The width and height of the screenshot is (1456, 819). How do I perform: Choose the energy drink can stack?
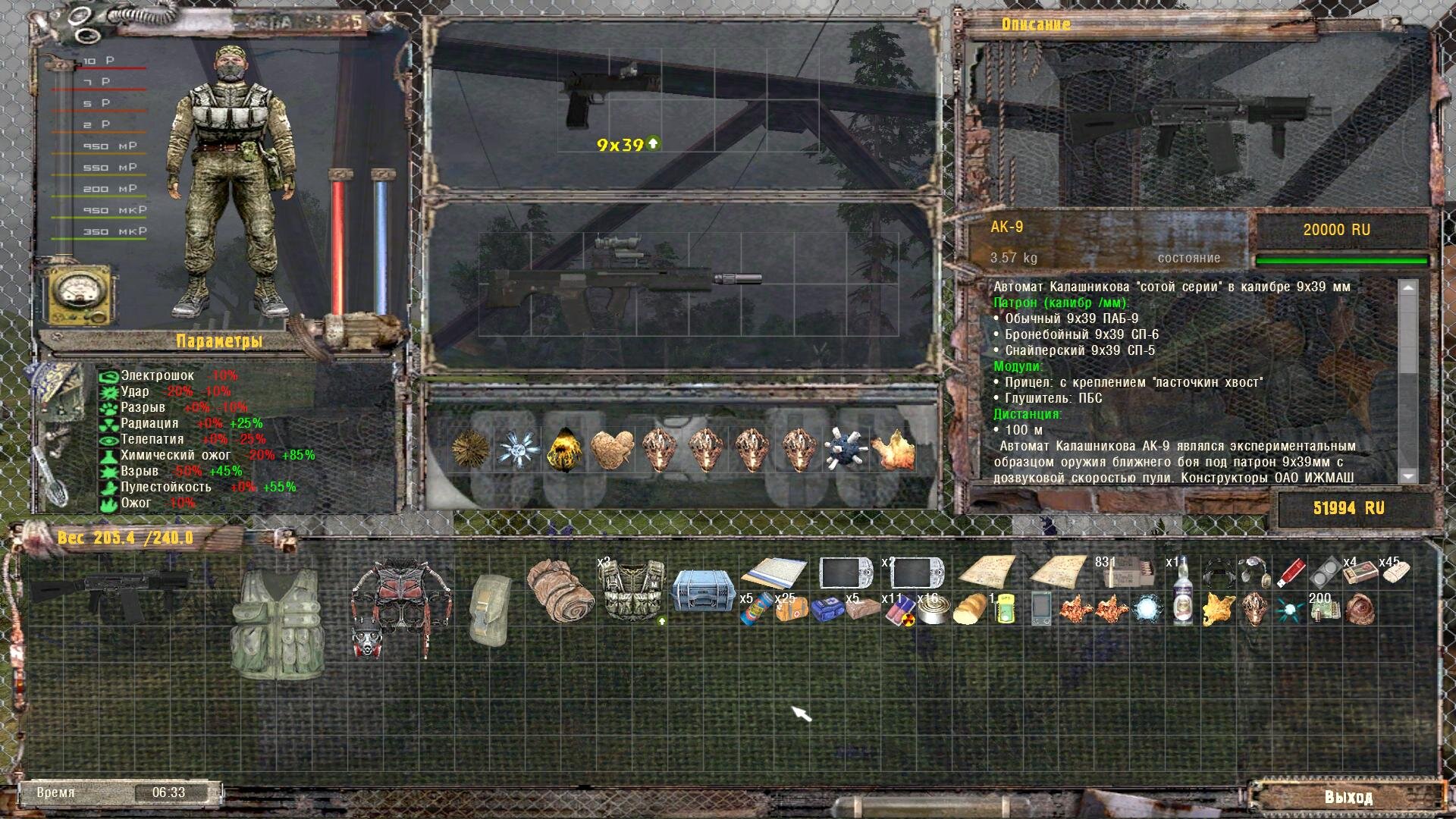point(755,610)
